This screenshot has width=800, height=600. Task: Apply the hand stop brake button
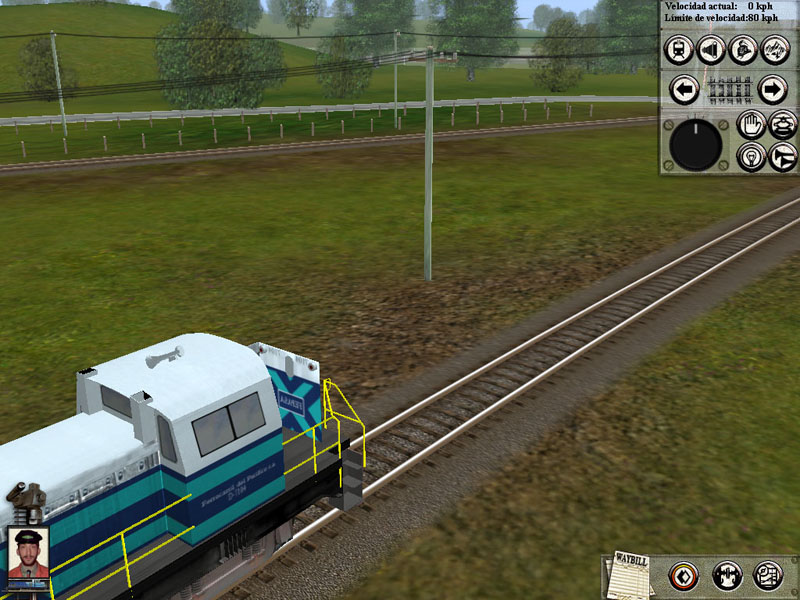click(x=751, y=124)
